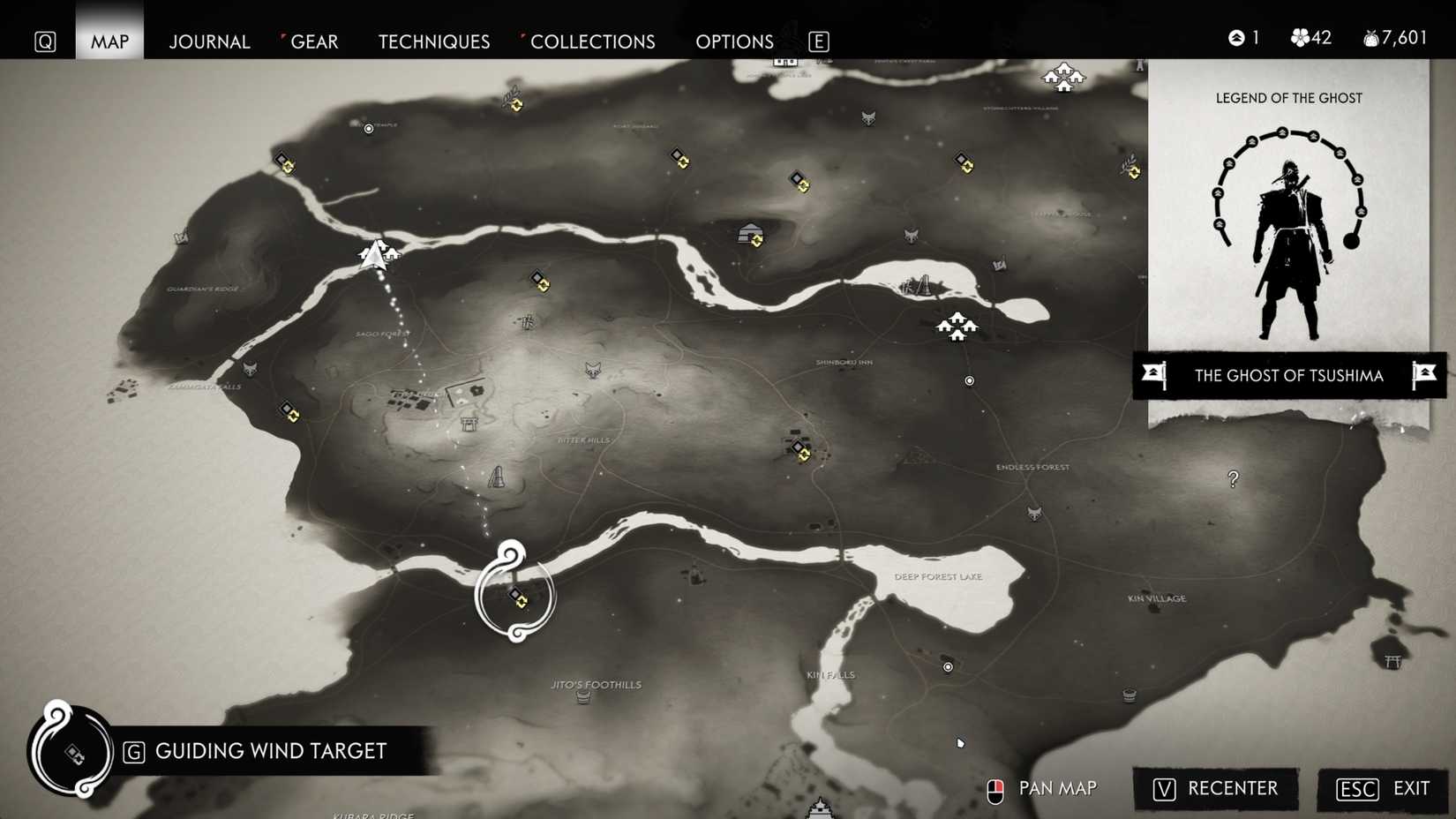1456x819 pixels.
Task: Select the village icon near Hiyoshi Springs lake
Action: click(957, 327)
